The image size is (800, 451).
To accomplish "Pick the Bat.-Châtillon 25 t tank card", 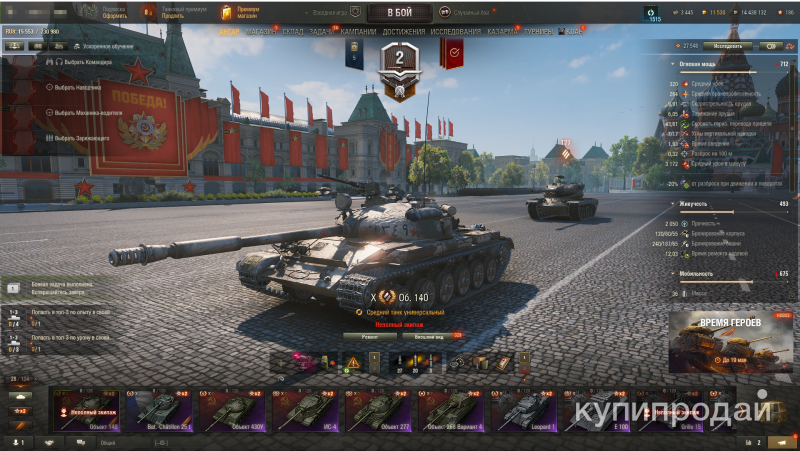I will 161,410.
